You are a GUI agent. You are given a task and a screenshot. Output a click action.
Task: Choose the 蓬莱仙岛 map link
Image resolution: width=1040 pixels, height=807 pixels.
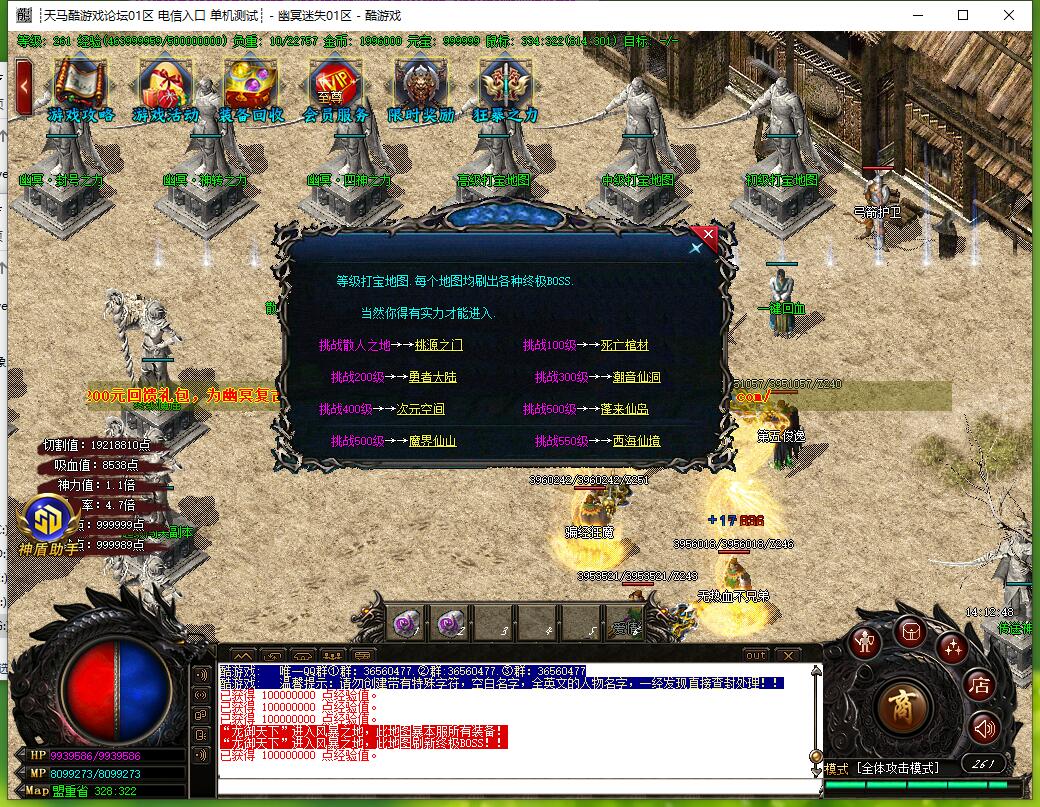[624, 409]
